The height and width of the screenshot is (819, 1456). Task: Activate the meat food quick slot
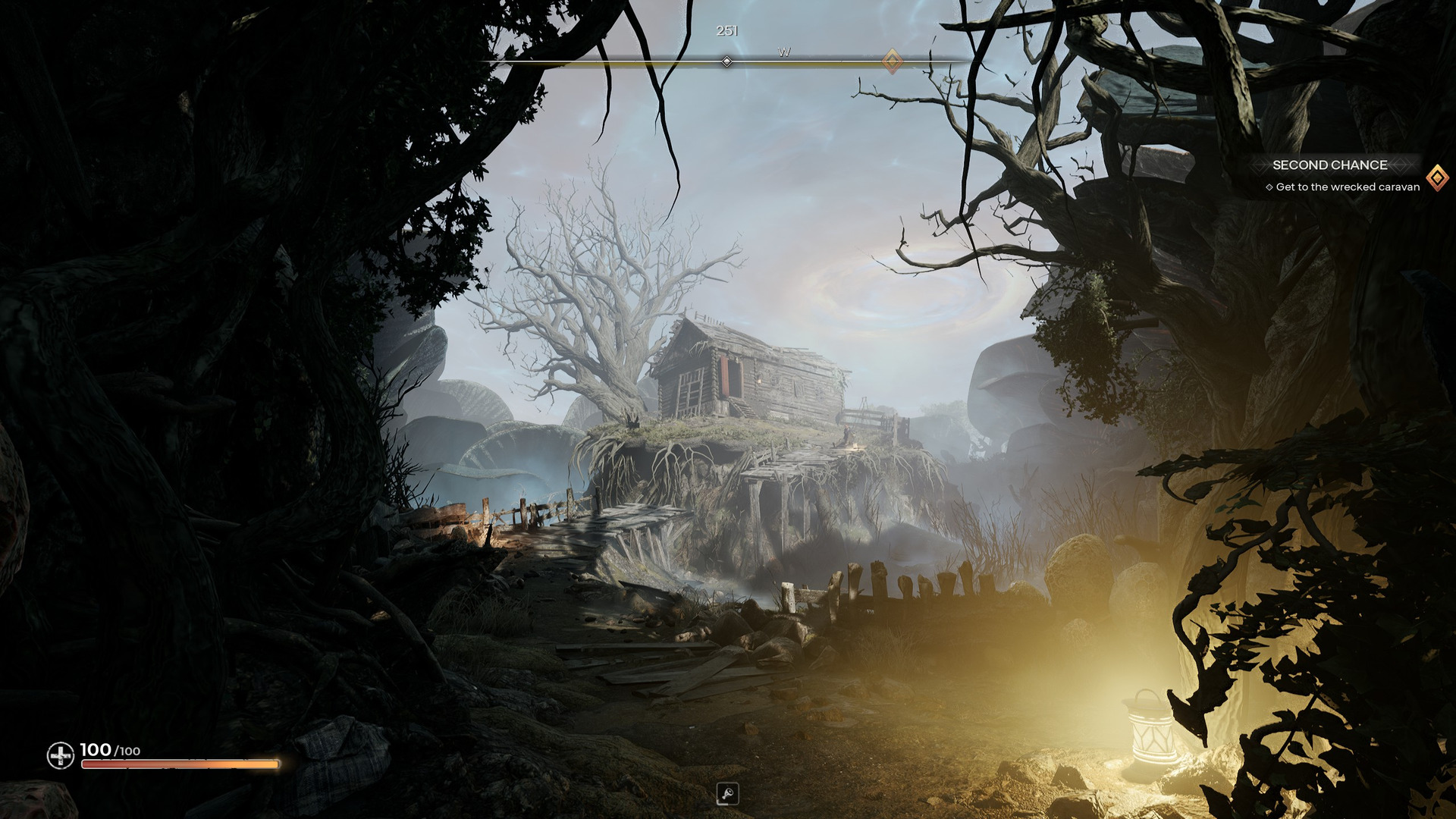(727, 794)
